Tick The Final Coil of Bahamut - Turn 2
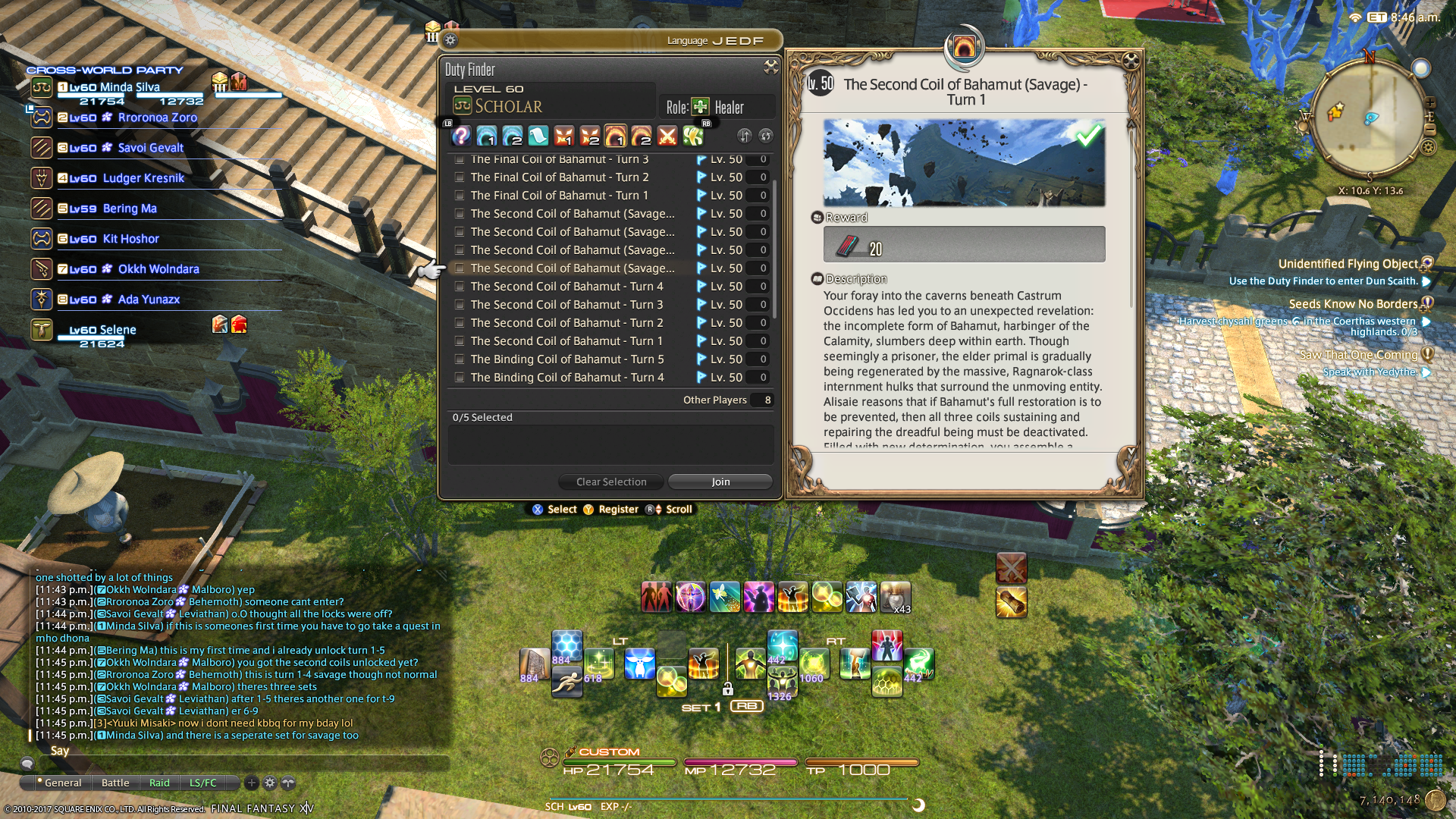 (460, 177)
